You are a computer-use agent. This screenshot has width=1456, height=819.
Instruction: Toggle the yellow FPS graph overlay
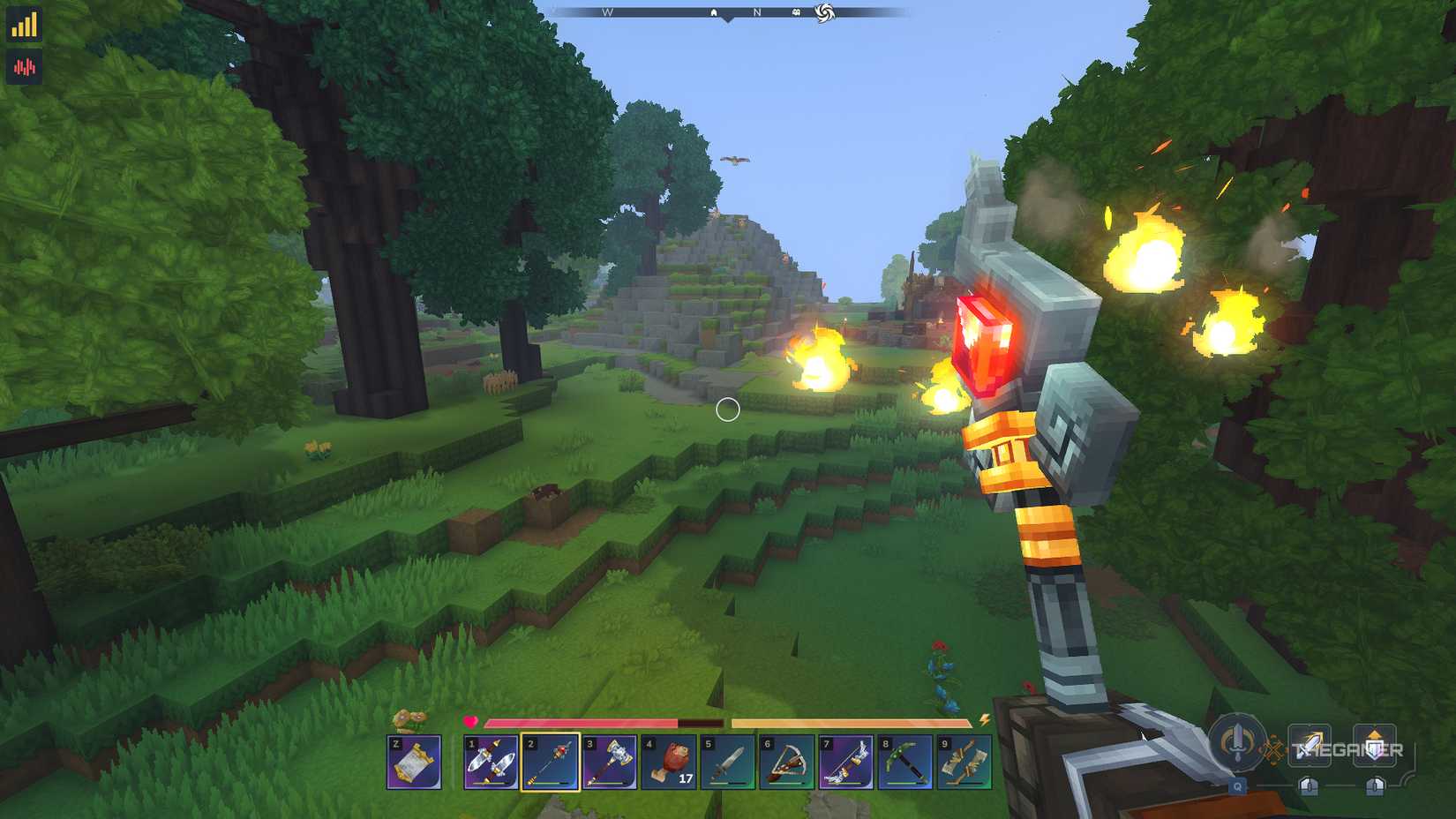click(x=26, y=24)
